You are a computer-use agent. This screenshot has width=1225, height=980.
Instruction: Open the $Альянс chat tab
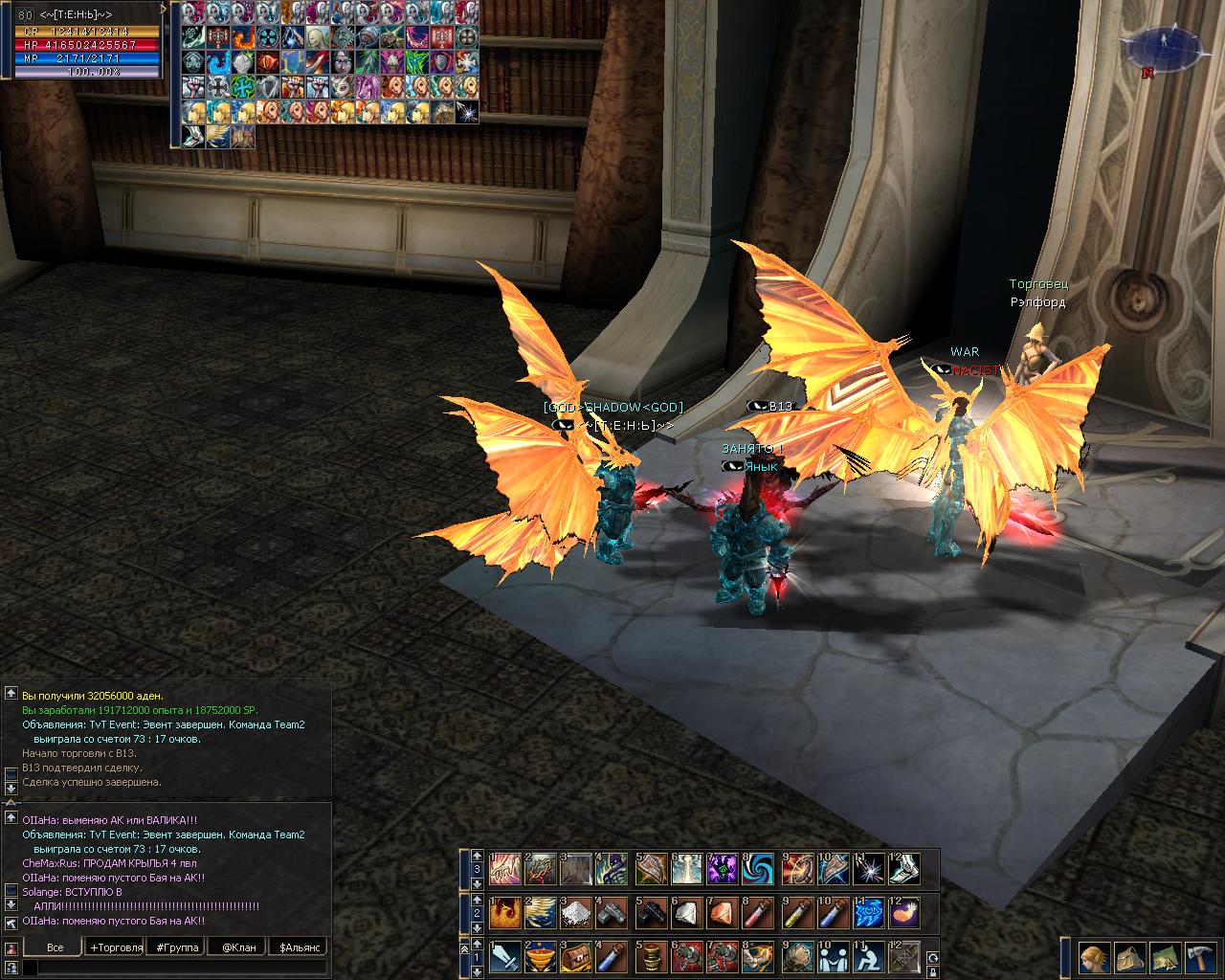(299, 947)
